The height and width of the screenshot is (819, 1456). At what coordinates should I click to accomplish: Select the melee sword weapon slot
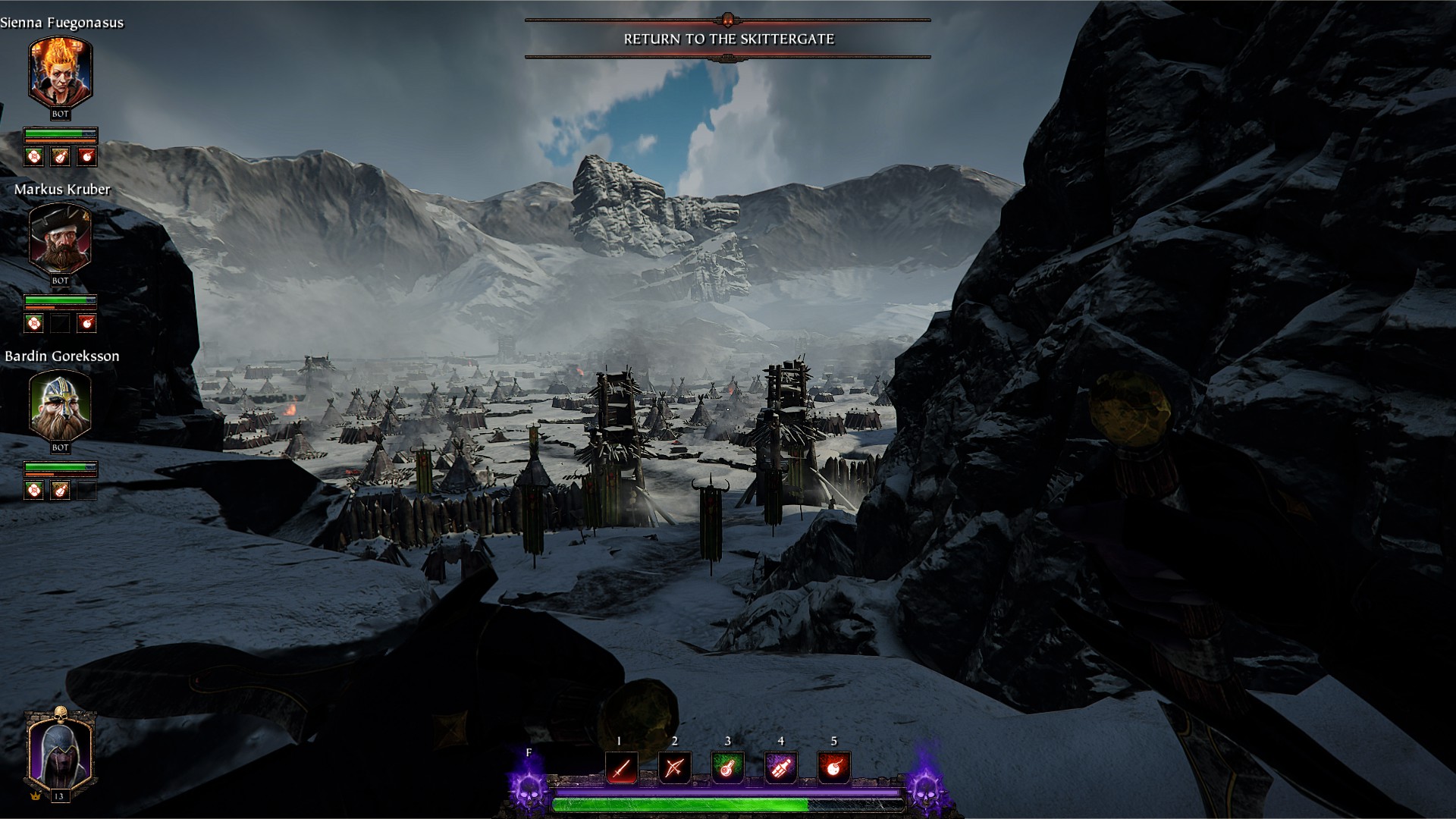tap(621, 769)
